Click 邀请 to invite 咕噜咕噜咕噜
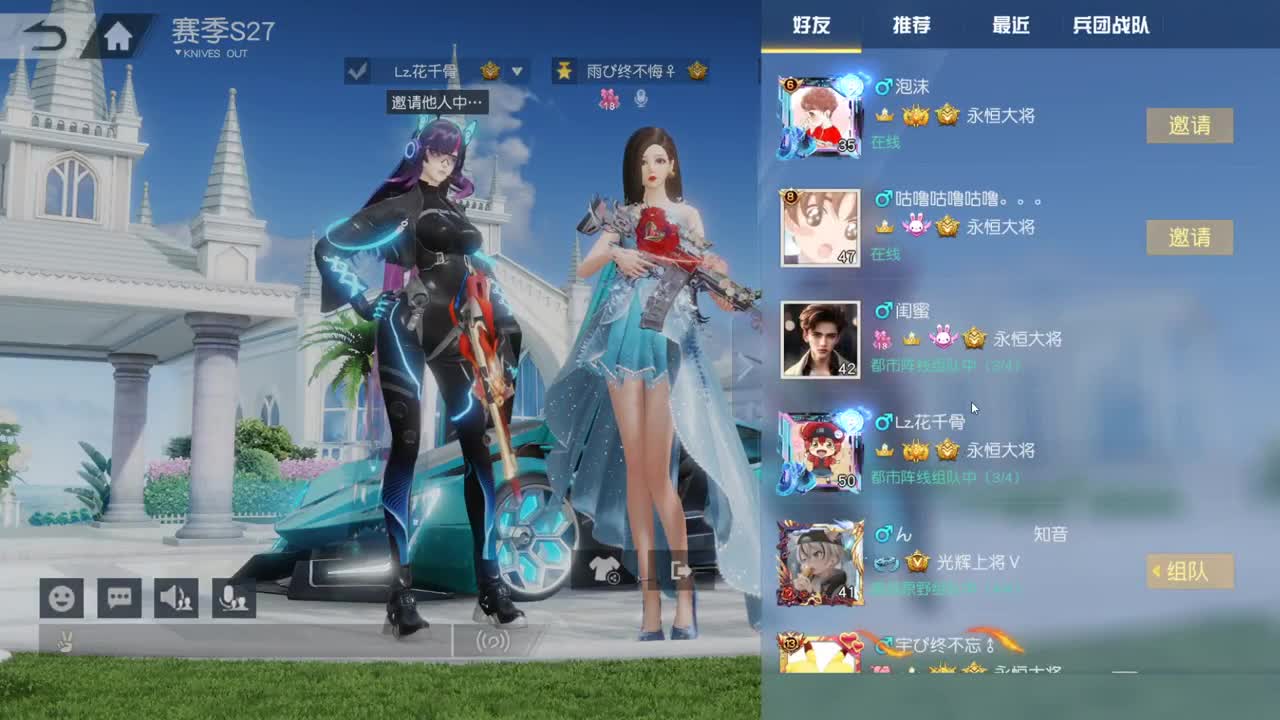 tap(1190, 237)
